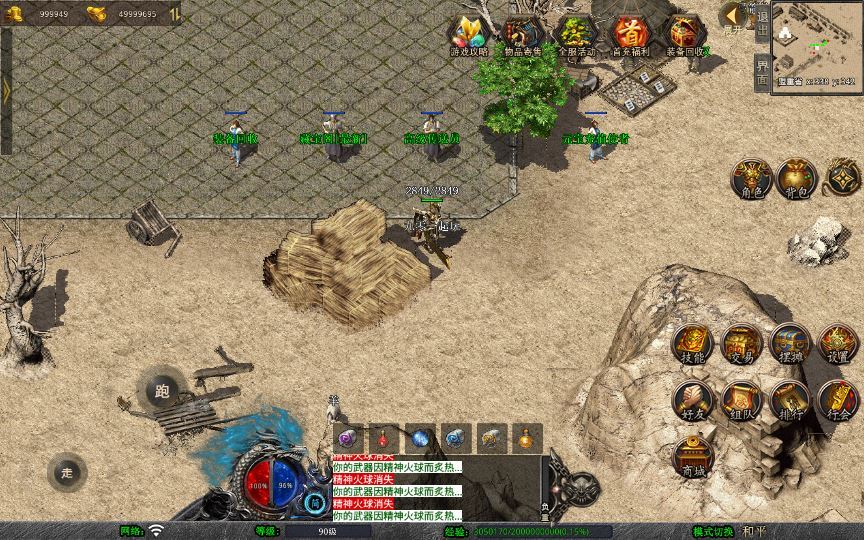Open the 技能 skills menu

(x=692, y=344)
